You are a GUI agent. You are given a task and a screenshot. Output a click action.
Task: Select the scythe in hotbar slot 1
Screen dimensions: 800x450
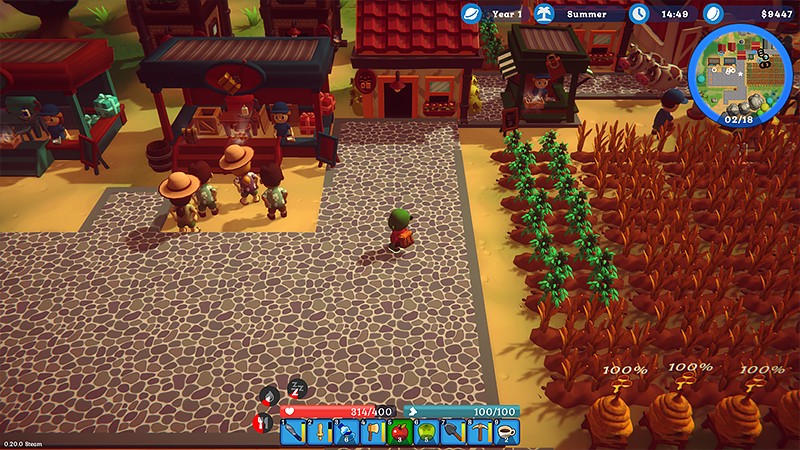coord(292,432)
